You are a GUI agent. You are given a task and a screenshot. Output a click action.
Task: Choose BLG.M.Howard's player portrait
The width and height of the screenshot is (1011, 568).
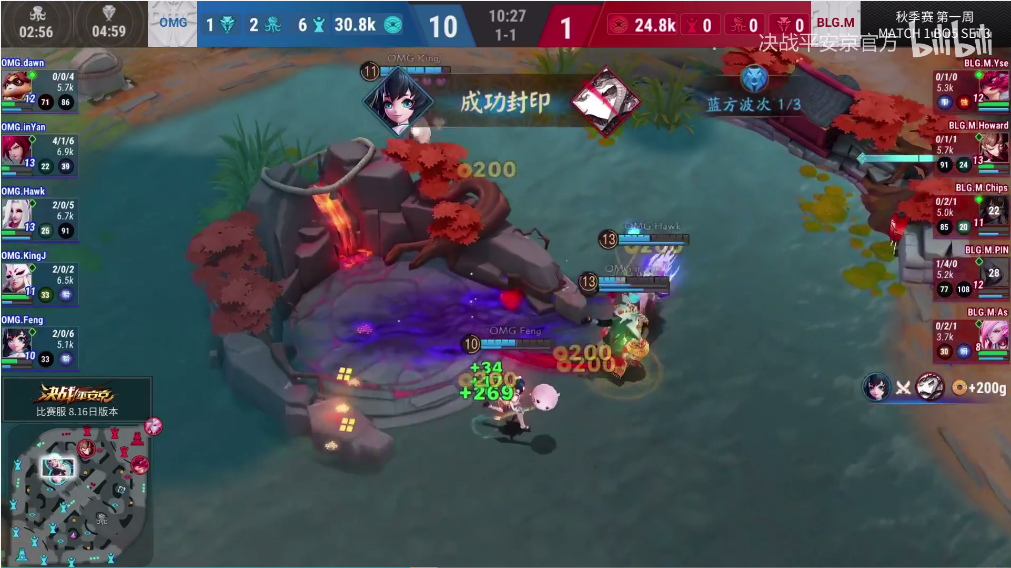[994, 147]
